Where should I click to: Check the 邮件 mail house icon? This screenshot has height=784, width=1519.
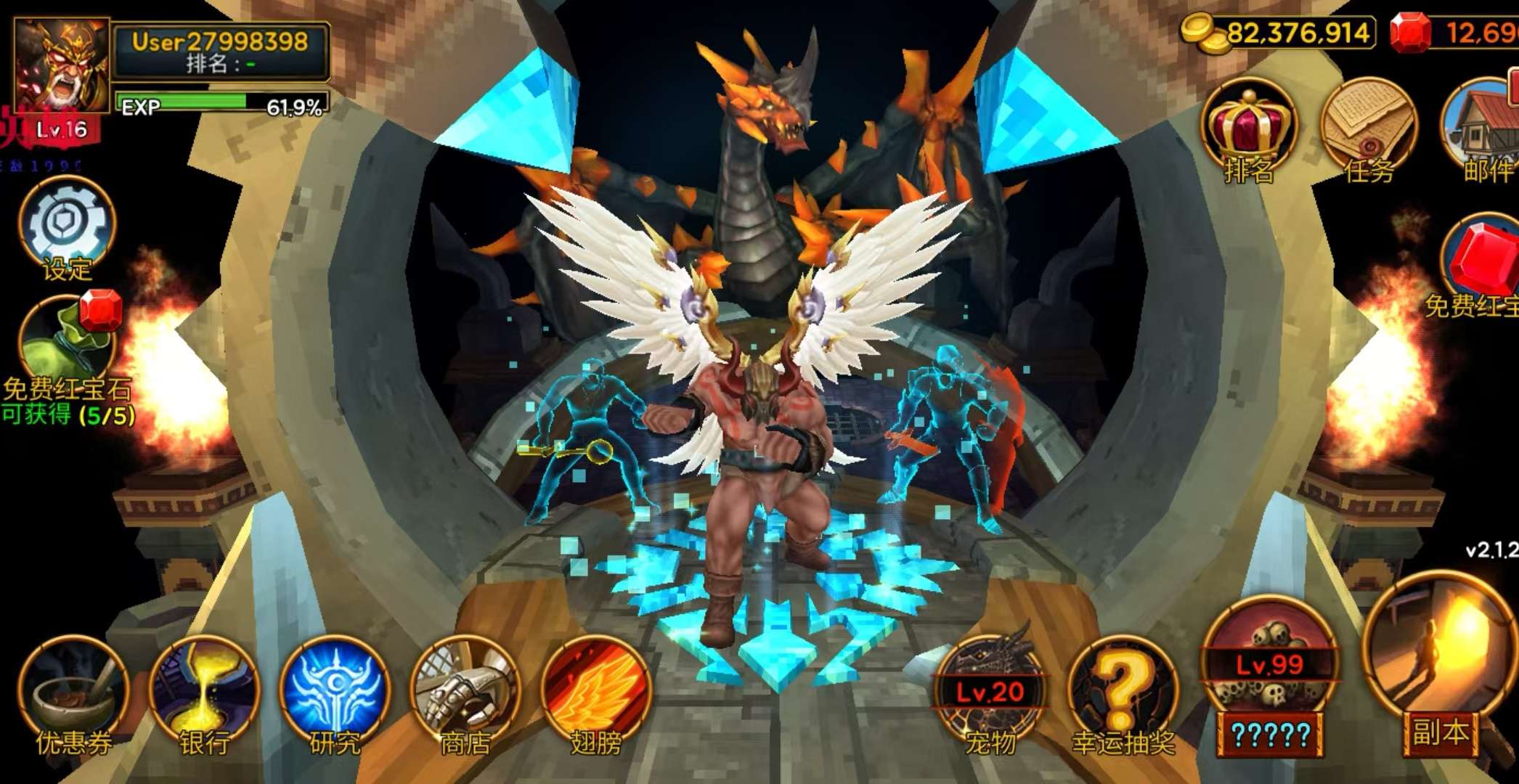click(x=1481, y=131)
